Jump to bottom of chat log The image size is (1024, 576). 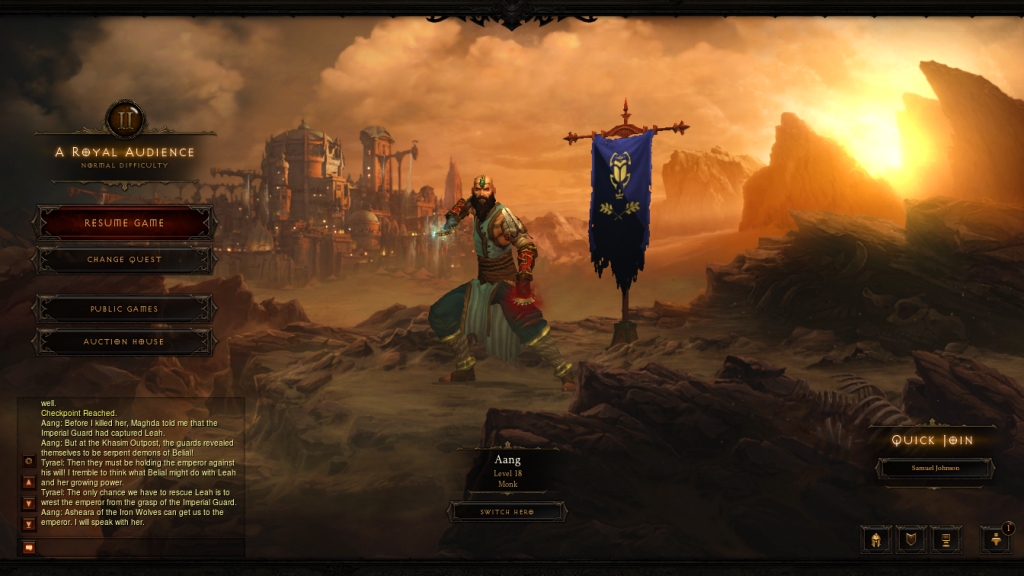pos(28,524)
